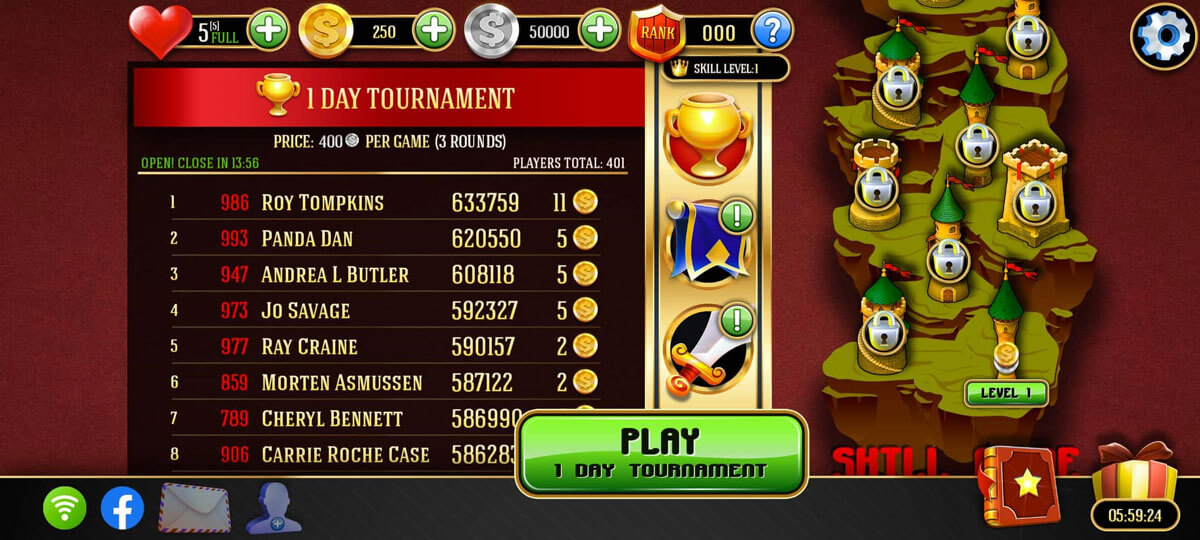The height and width of the screenshot is (540, 1200).
Task: Open rank help question mark
Action: tap(772, 30)
